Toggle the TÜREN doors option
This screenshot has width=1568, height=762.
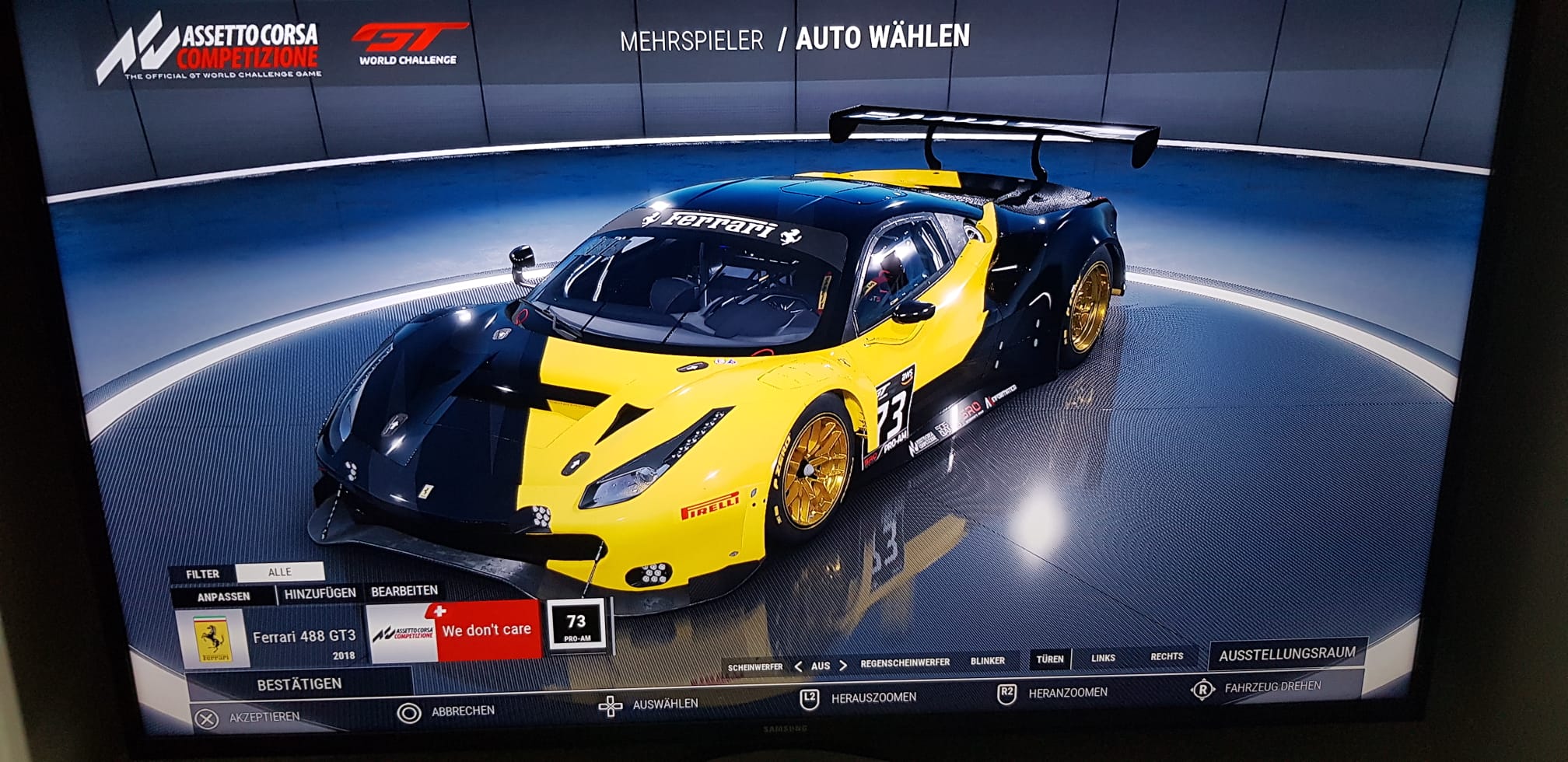(x=1049, y=659)
